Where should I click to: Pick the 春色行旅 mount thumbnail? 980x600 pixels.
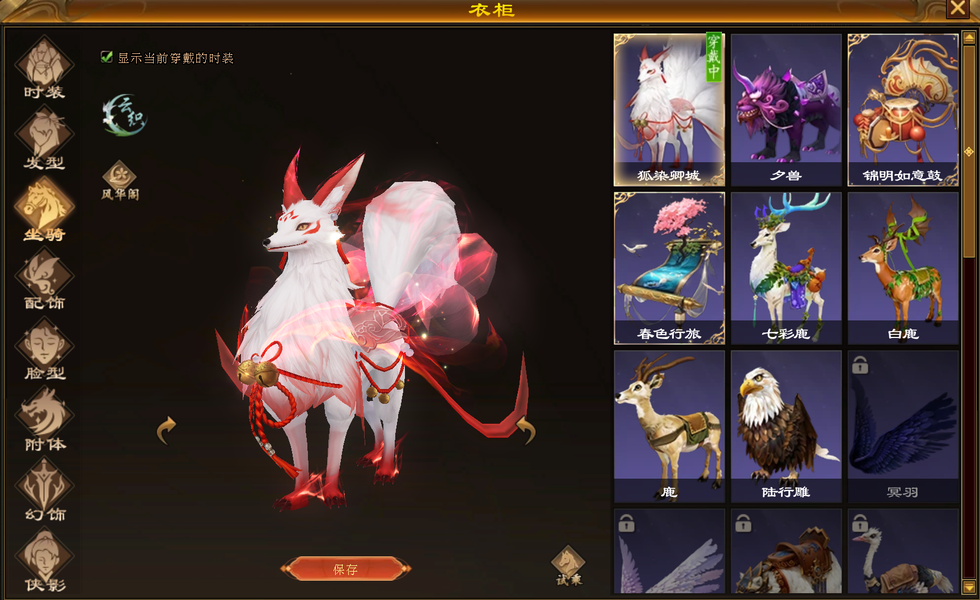click(x=669, y=266)
